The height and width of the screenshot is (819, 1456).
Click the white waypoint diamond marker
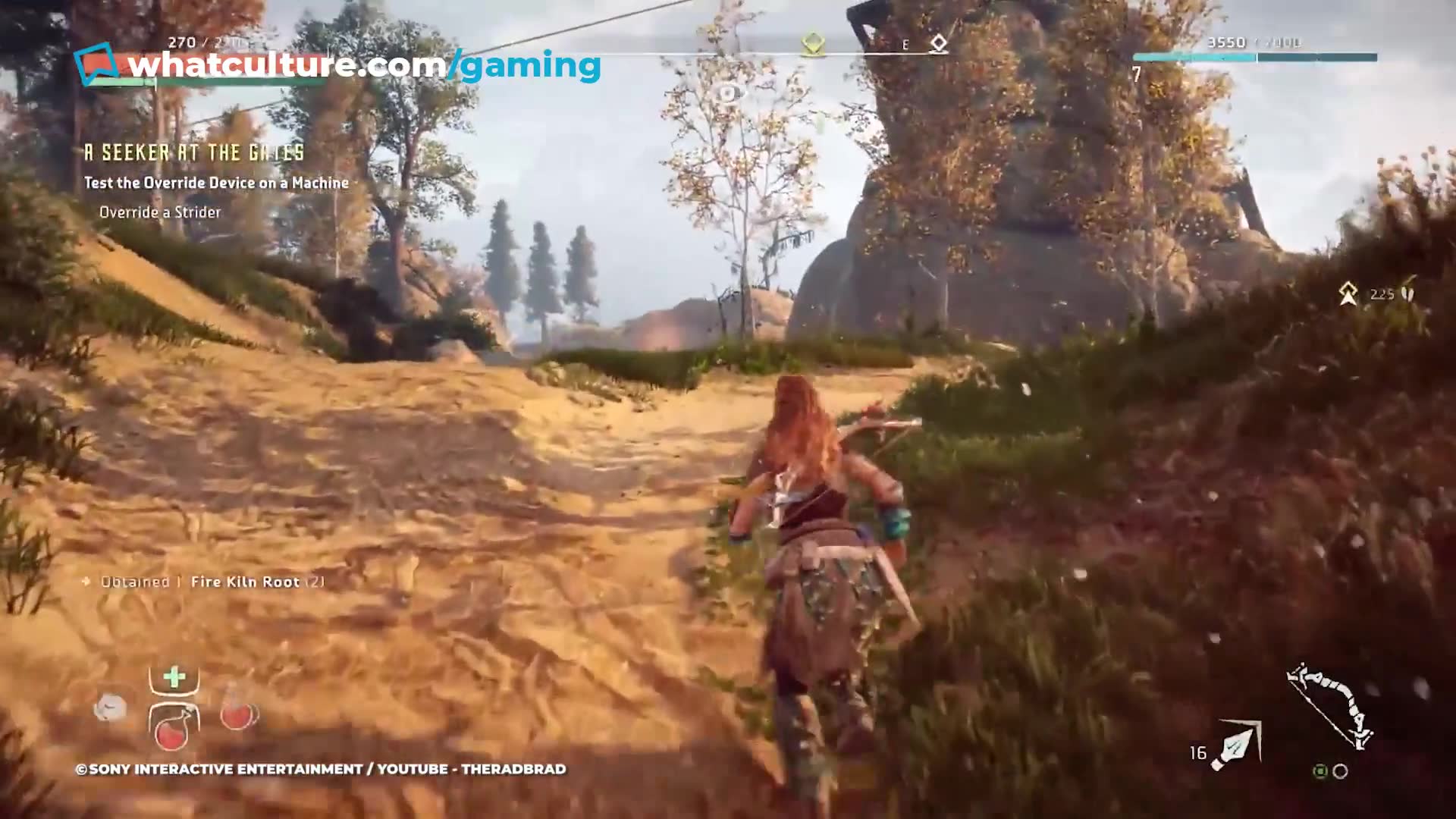(x=939, y=43)
